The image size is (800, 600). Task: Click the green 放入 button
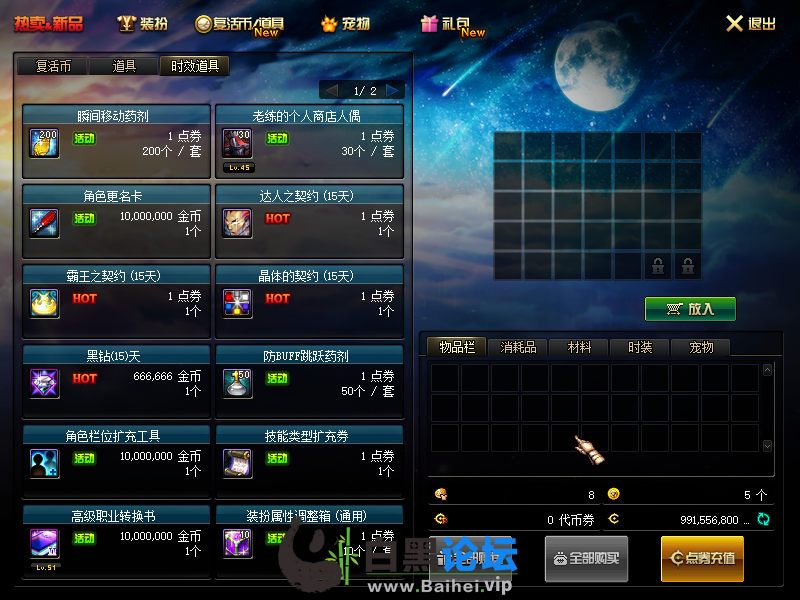point(690,309)
